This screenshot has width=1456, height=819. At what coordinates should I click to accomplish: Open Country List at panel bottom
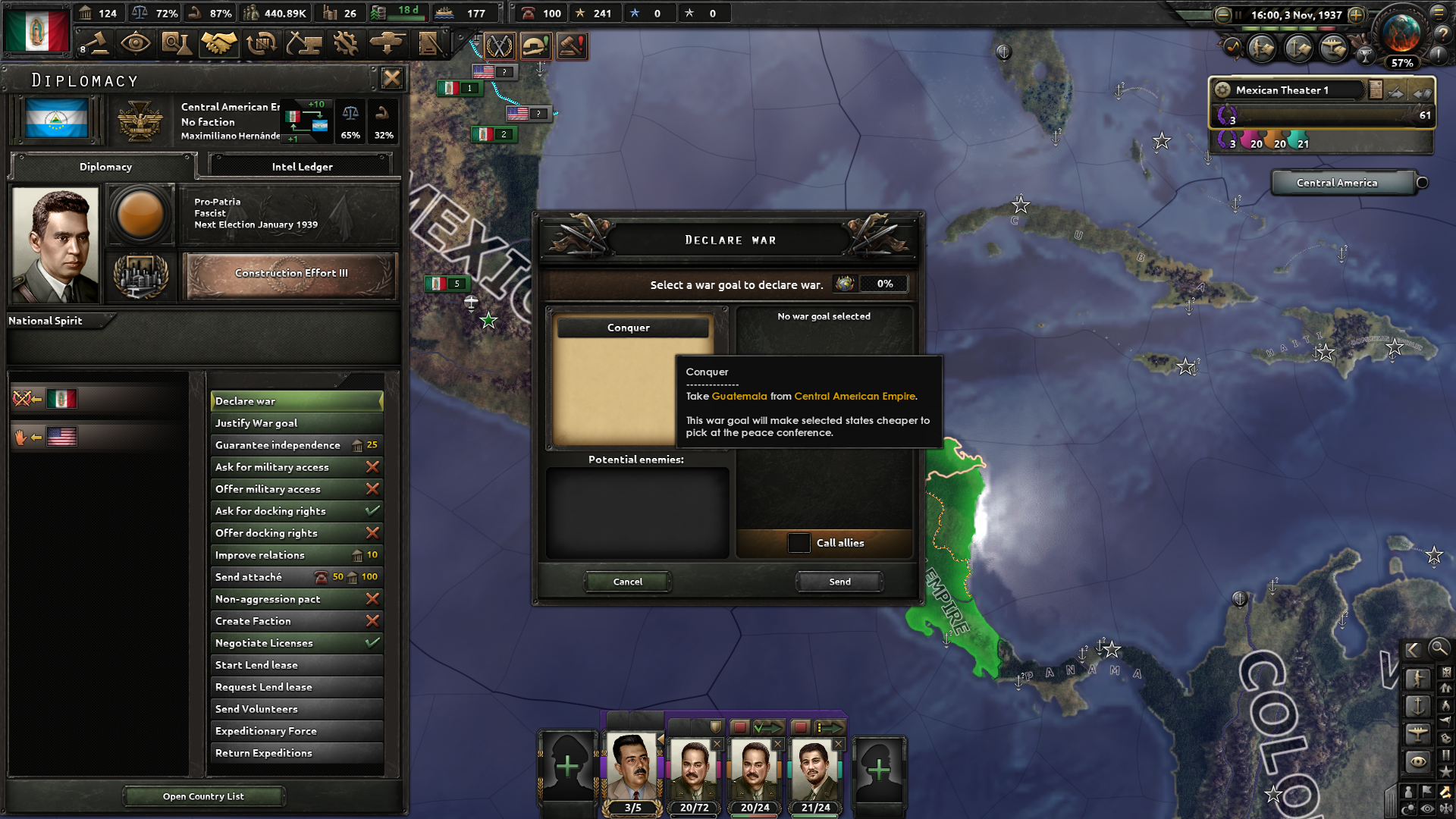coord(203,796)
